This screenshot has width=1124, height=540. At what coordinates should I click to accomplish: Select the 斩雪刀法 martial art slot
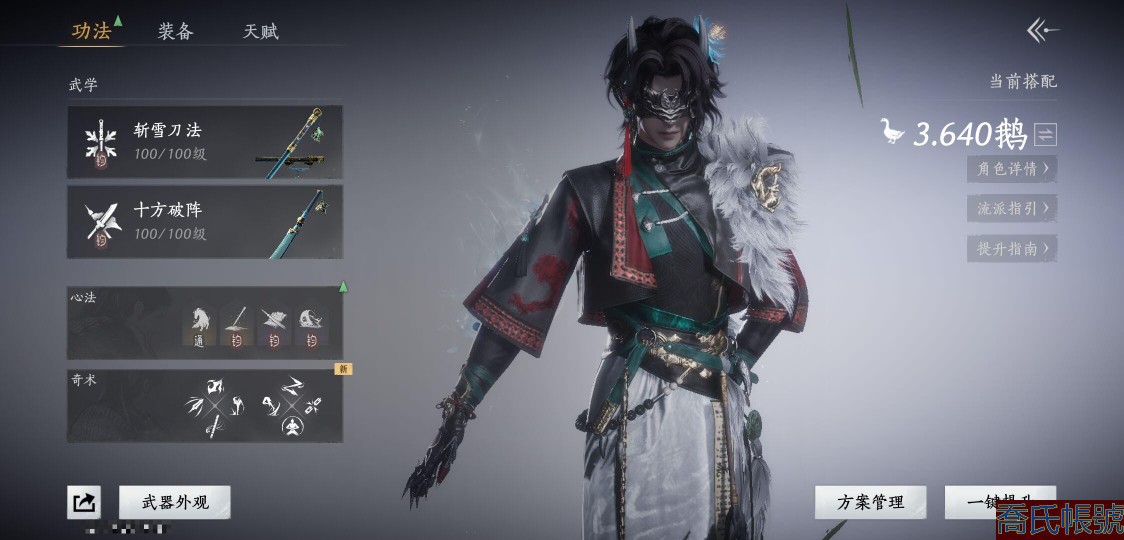click(205, 142)
